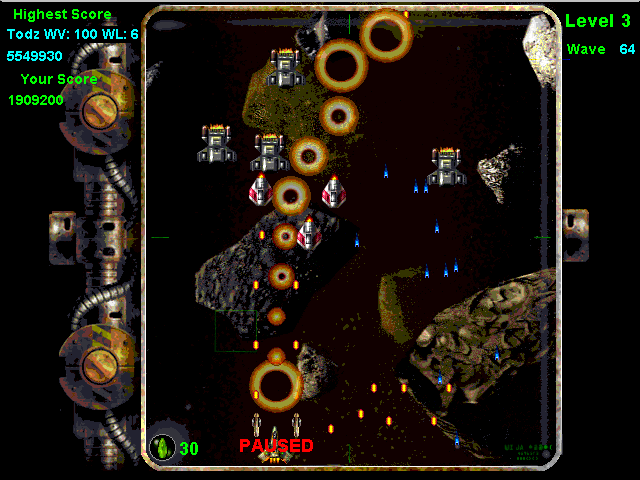Click the green crystal icon
640x480 pixels.
tap(161, 447)
